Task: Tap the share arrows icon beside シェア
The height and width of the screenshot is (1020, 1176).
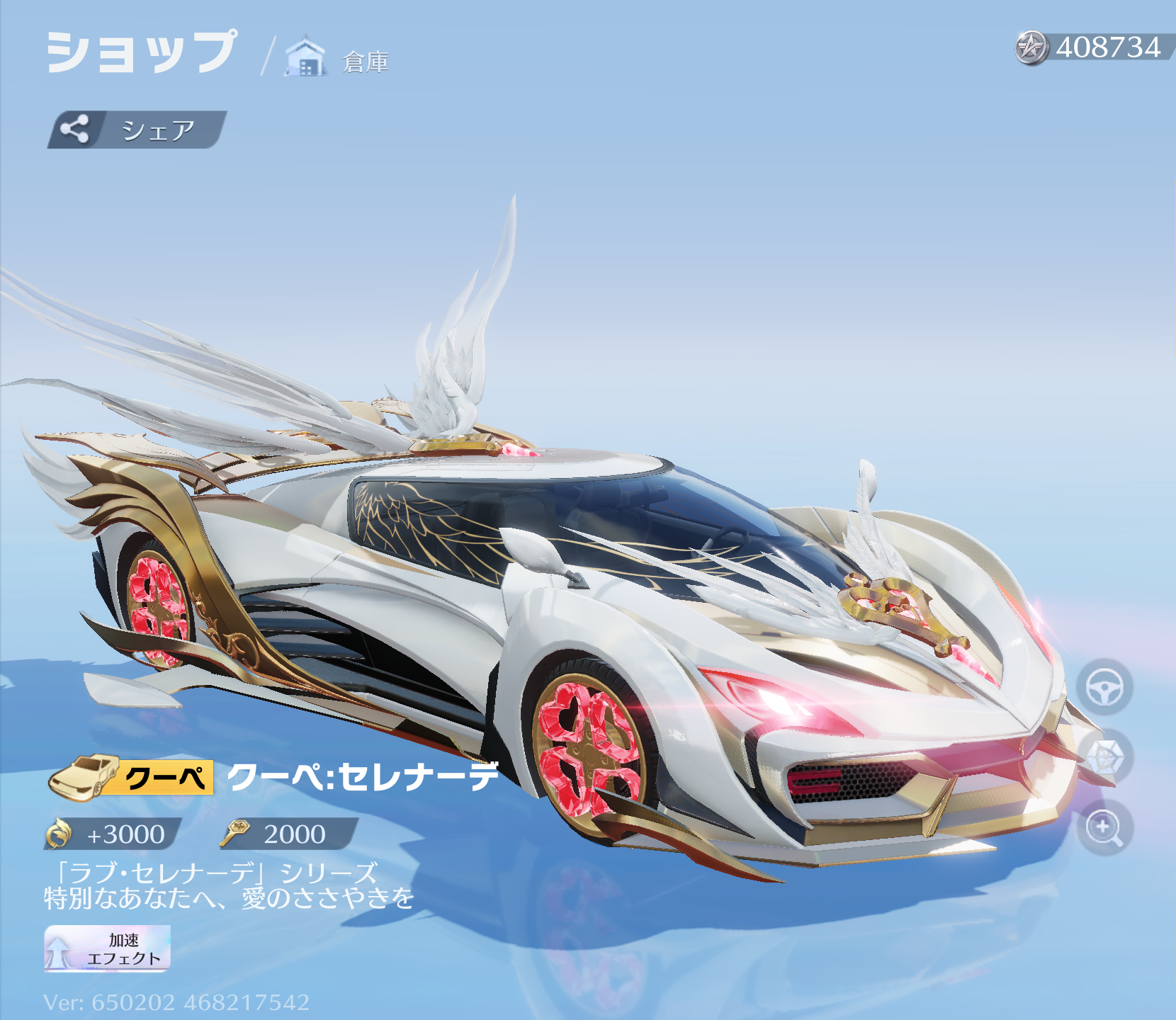Action: click(x=76, y=130)
